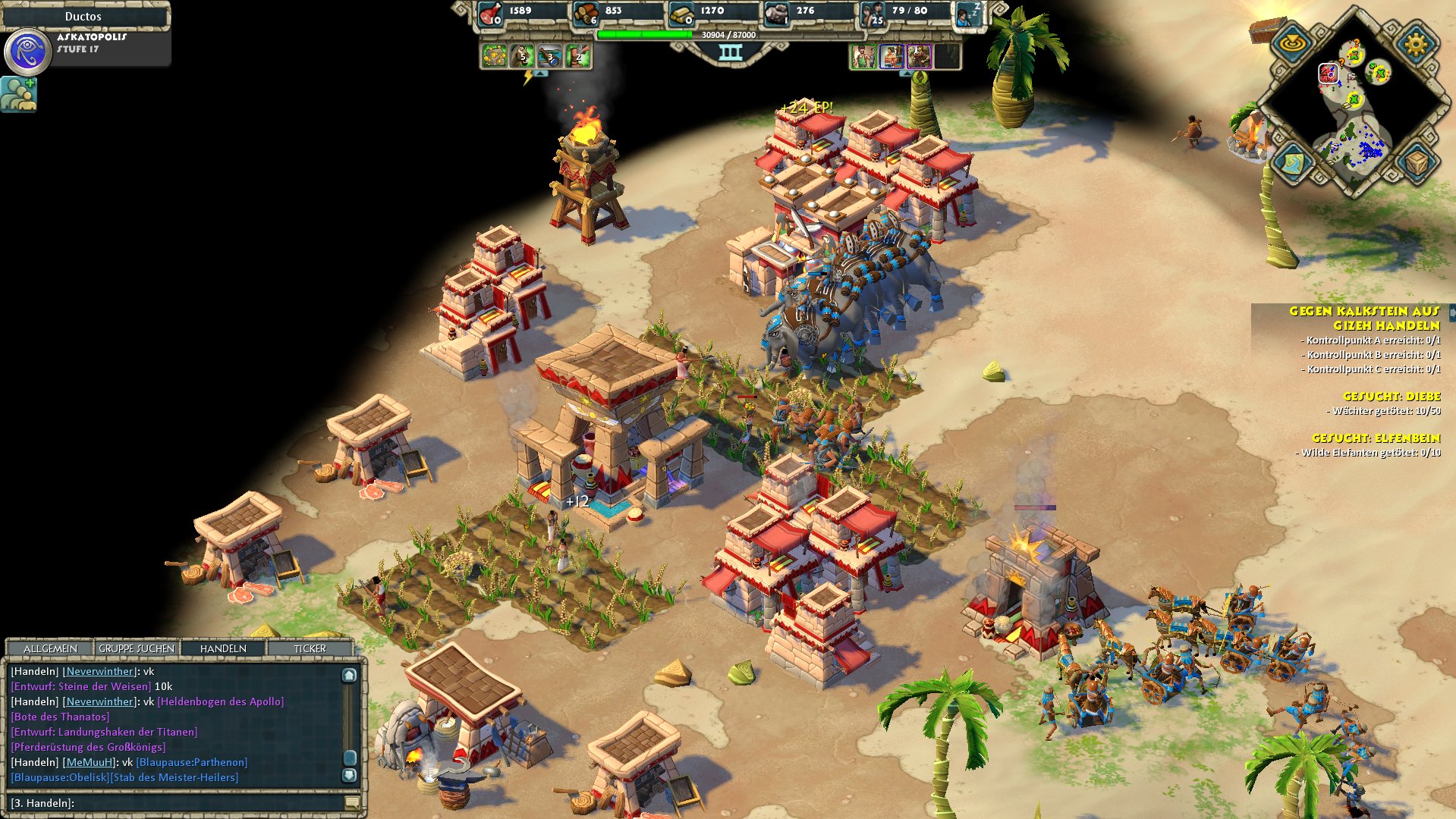Open the gear settings button by minimap
Viewport: 1456px width, 819px height.
pos(1416,44)
